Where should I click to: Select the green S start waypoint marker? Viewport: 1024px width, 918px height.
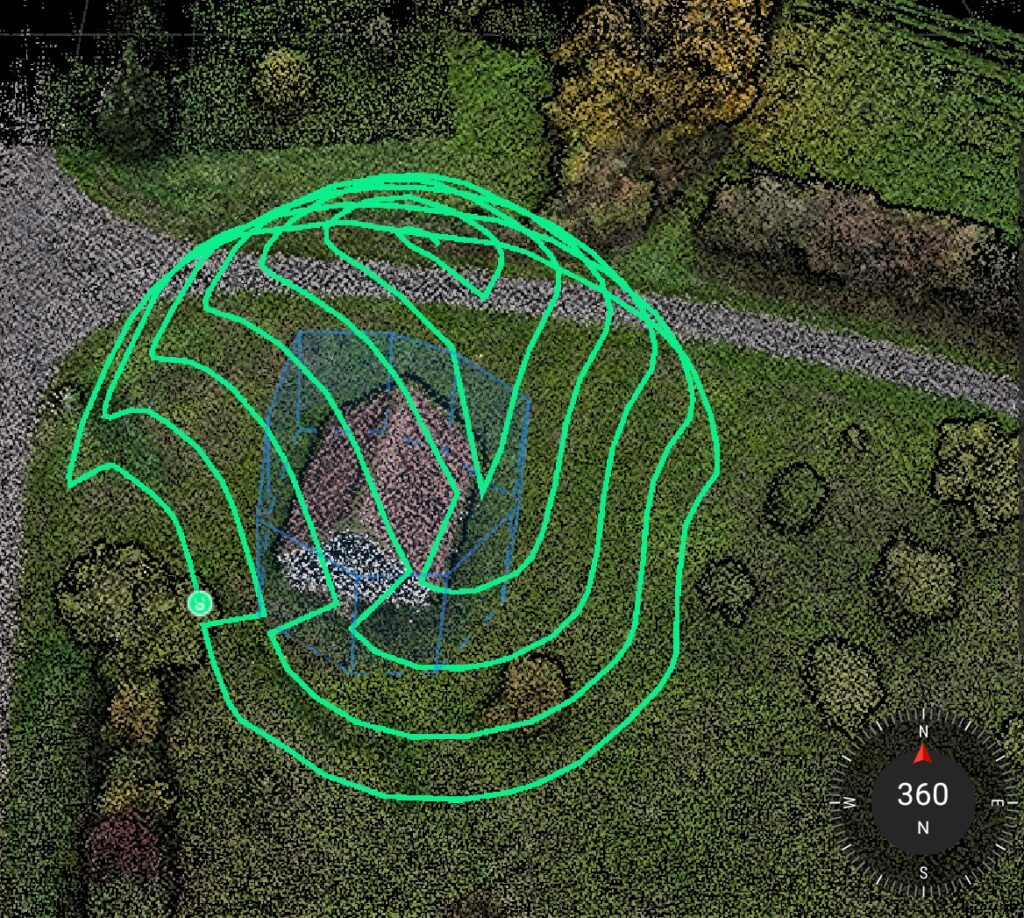click(x=200, y=602)
